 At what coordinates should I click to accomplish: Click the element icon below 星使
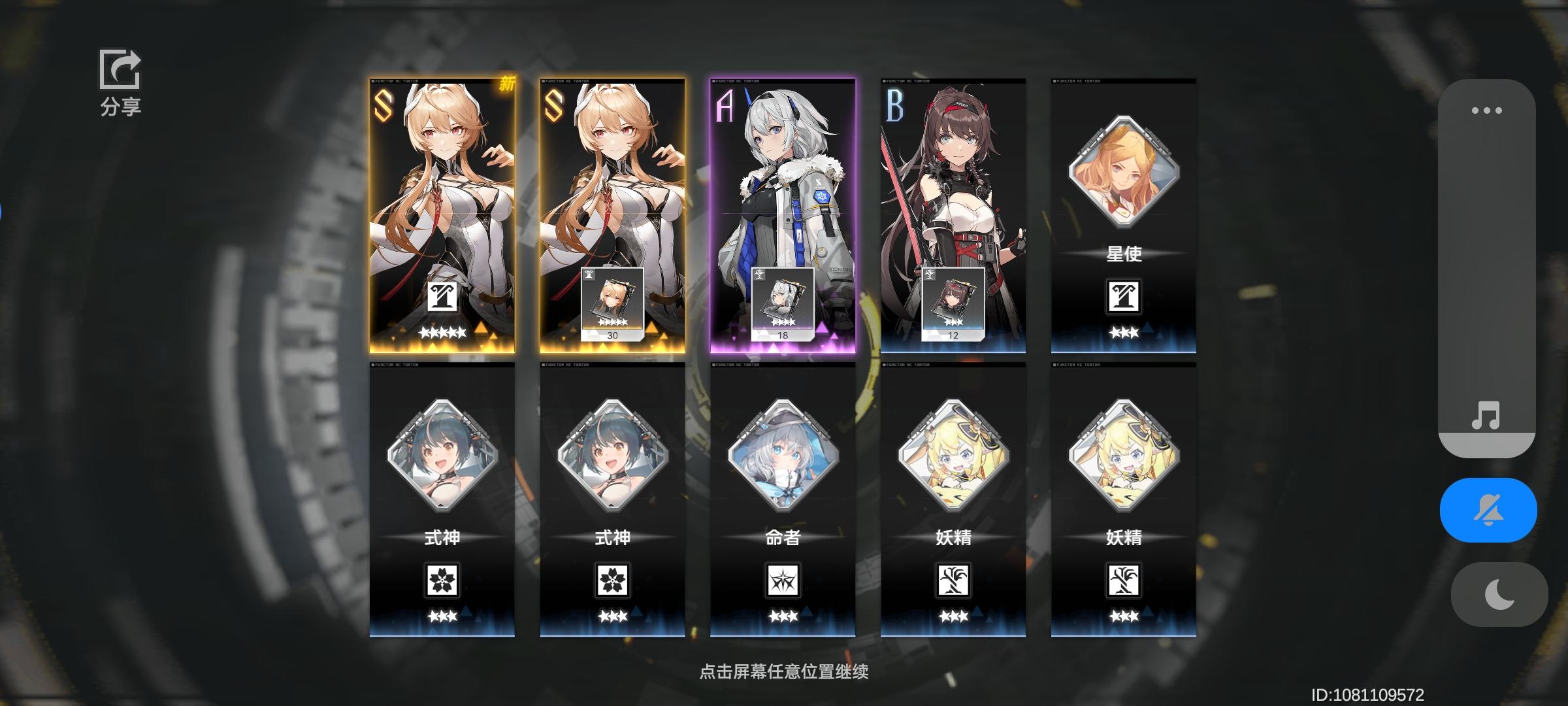point(1123,295)
